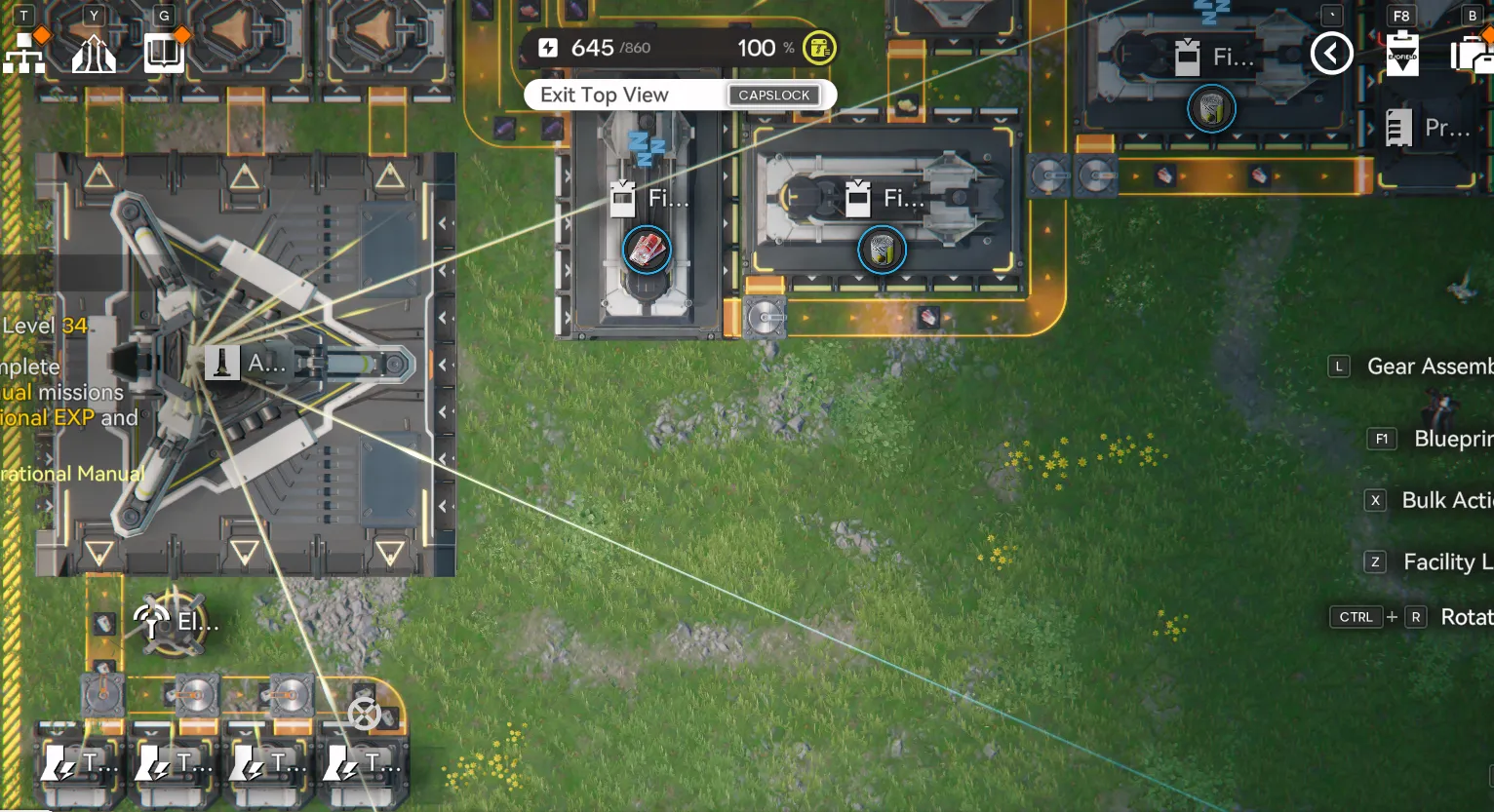1494x812 pixels.
Task: Open the Facility List option labeled Z
Action: tap(1374, 562)
